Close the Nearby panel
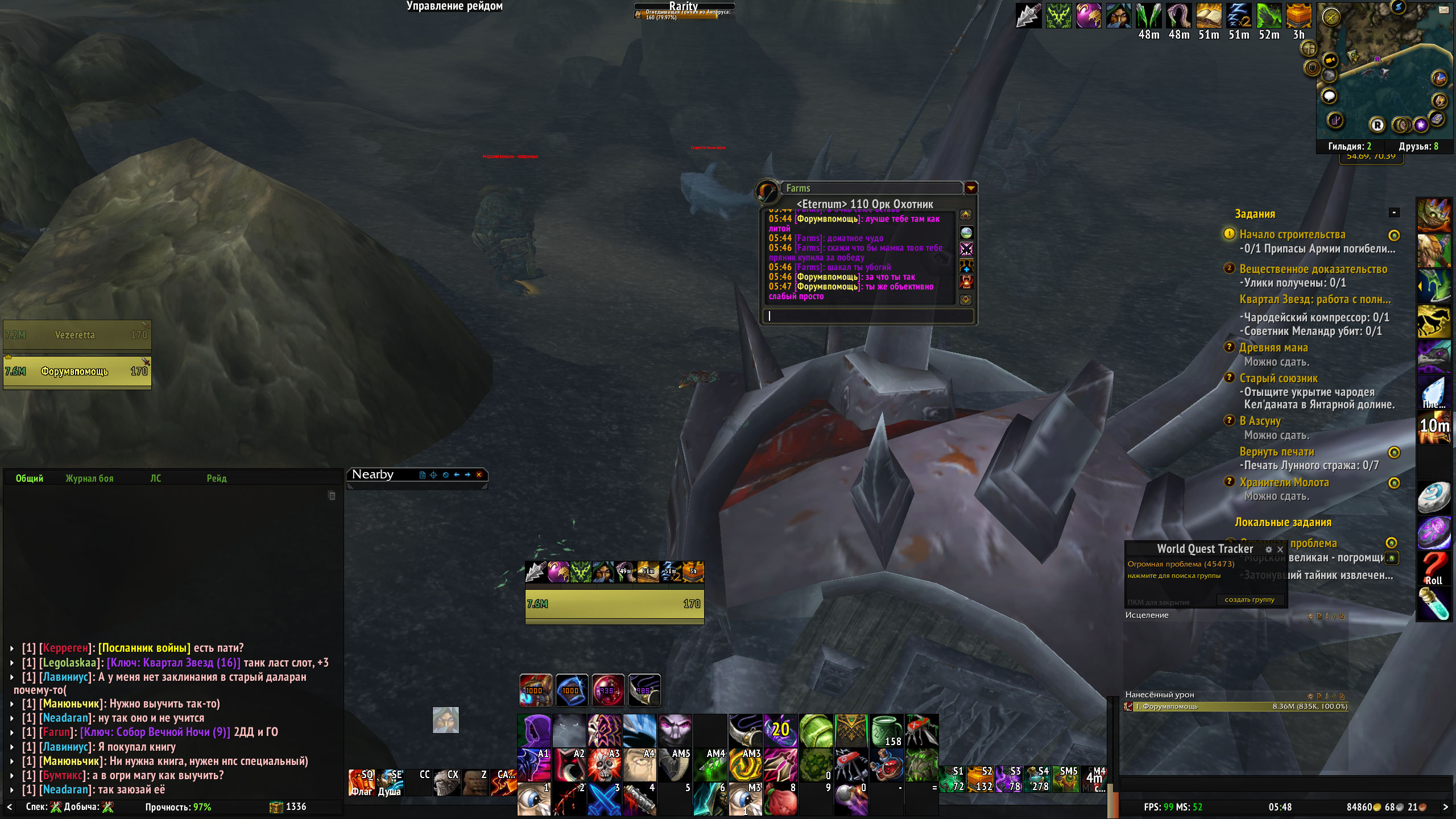Viewport: 1456px width, 819px height. [x=479, y=475]
